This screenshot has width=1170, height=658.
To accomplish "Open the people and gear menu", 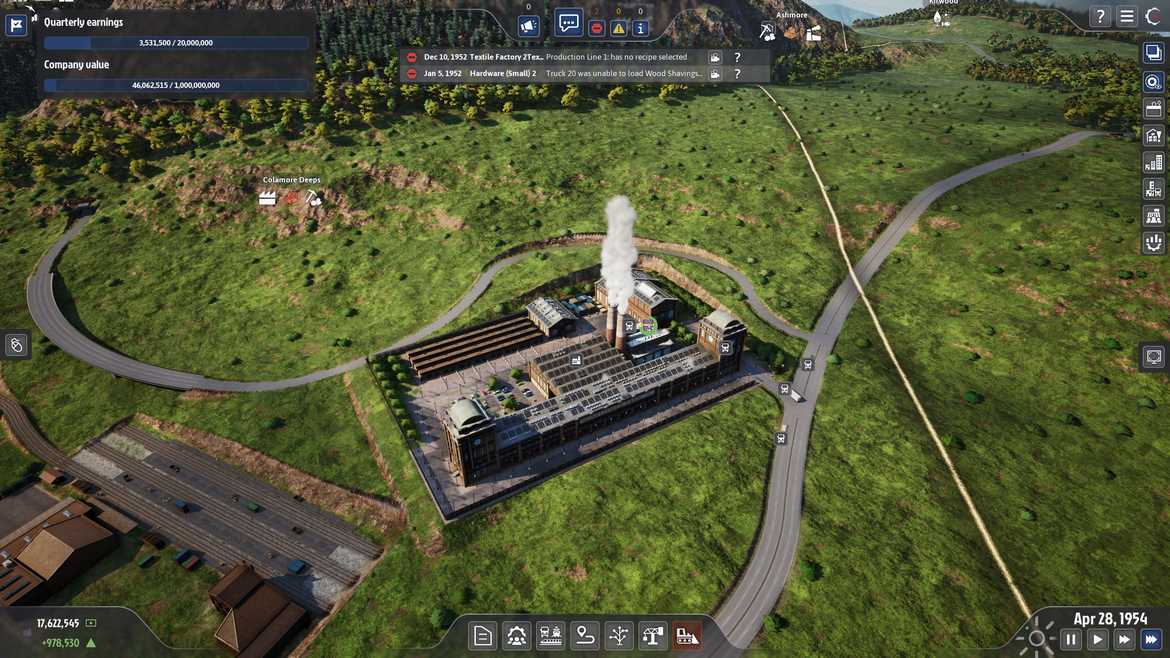I will tap(517, 635).
